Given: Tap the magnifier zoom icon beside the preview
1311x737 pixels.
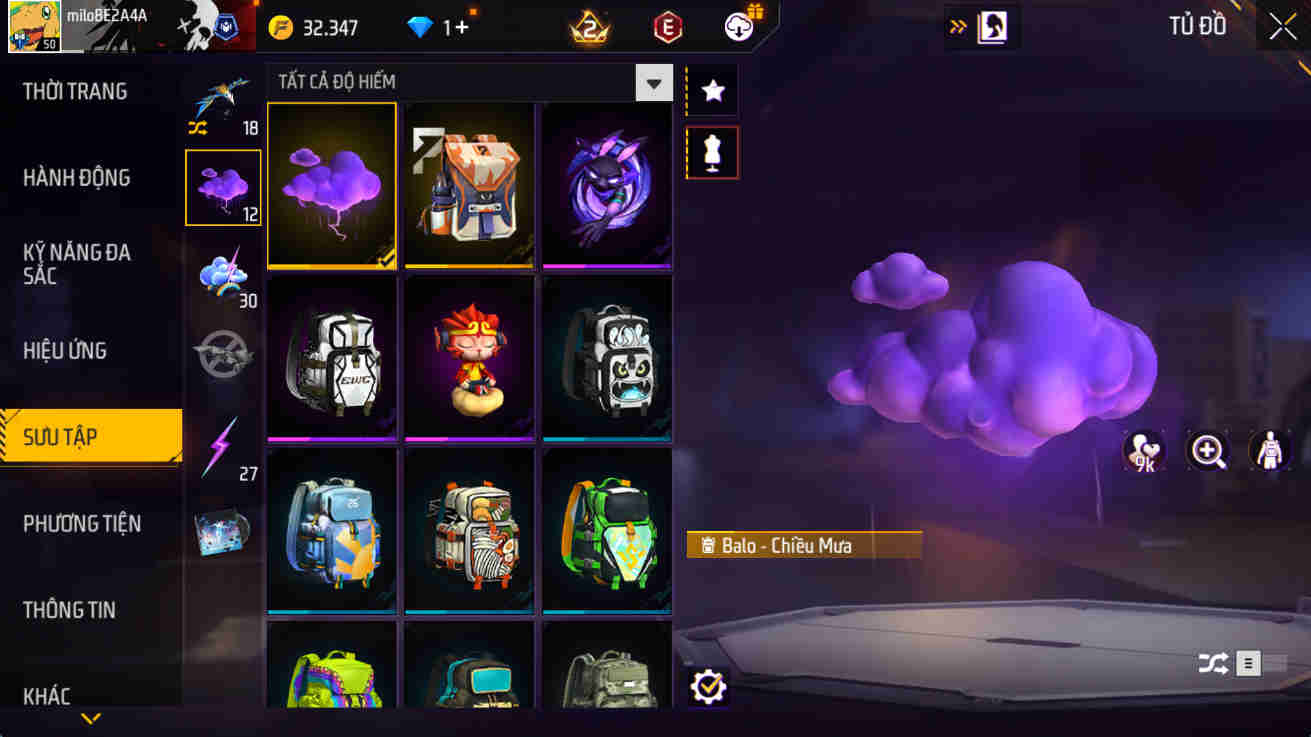Looking at the screenshot, I should 1209,452.
